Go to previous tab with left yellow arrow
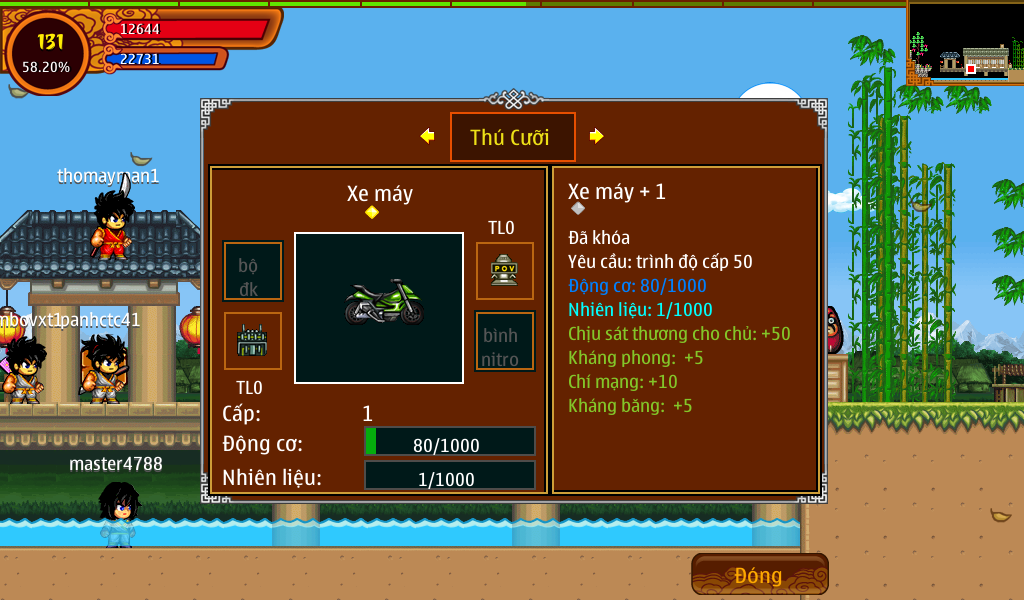This screenshot has height=600, width=1024. [427, 136]
